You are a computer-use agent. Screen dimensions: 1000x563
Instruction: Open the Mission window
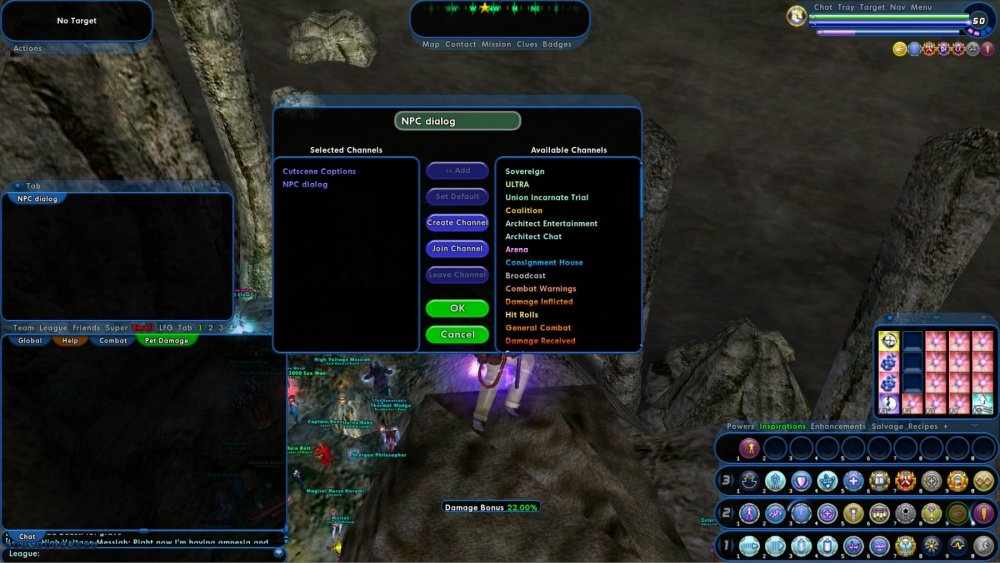tap(496, 45)
